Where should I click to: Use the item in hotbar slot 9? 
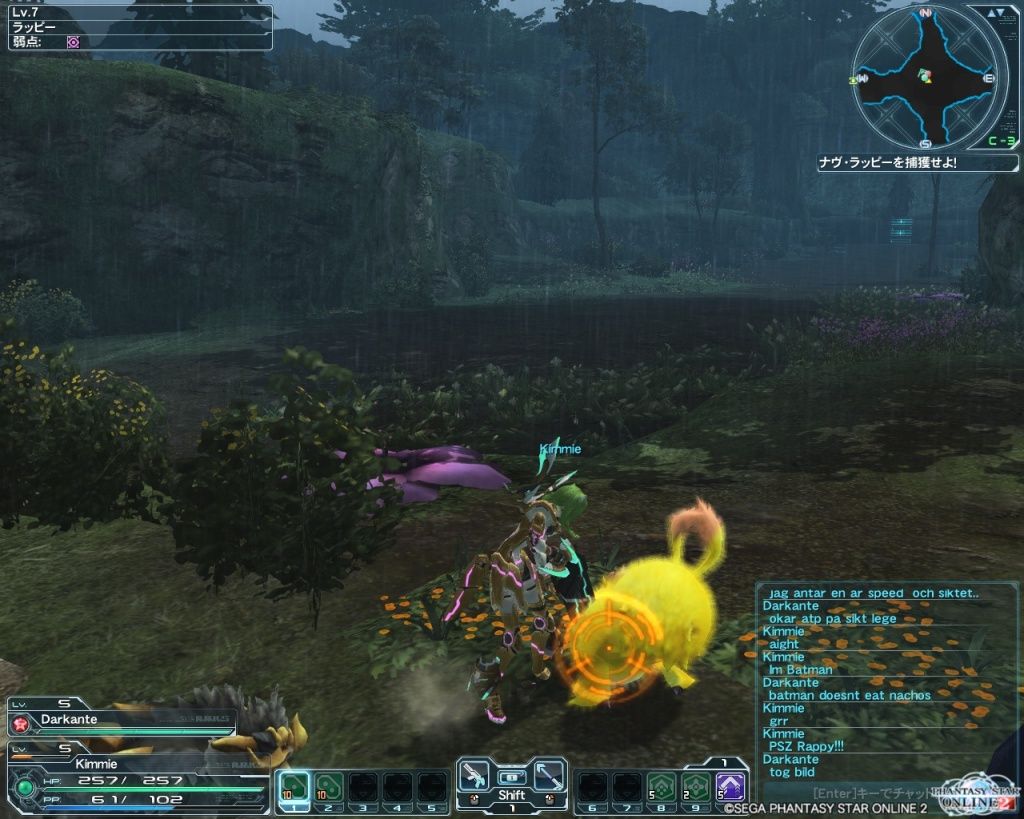pyautogui.click(x=695, y=786)
